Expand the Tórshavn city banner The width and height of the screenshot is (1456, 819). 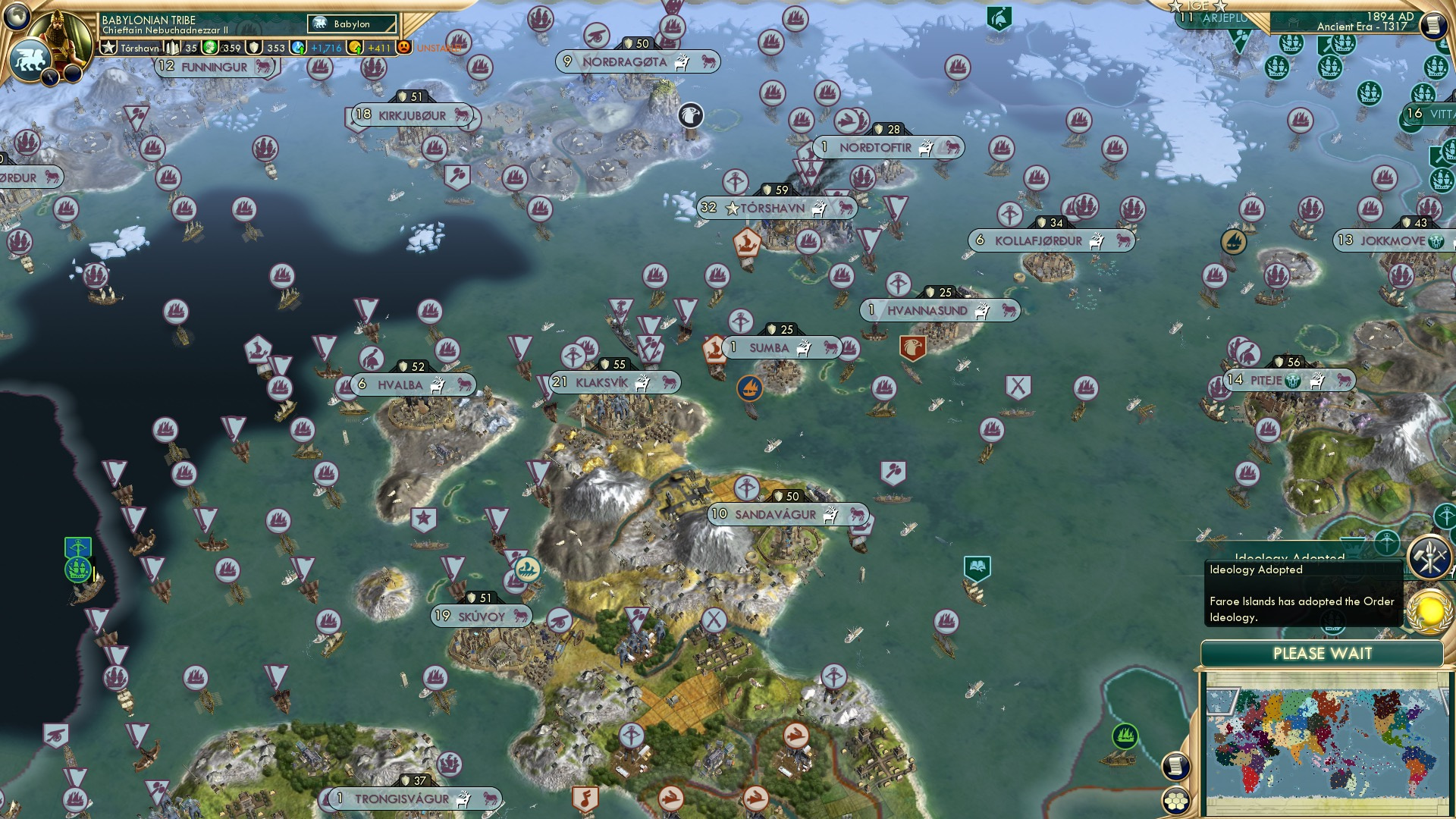[781, 209]
